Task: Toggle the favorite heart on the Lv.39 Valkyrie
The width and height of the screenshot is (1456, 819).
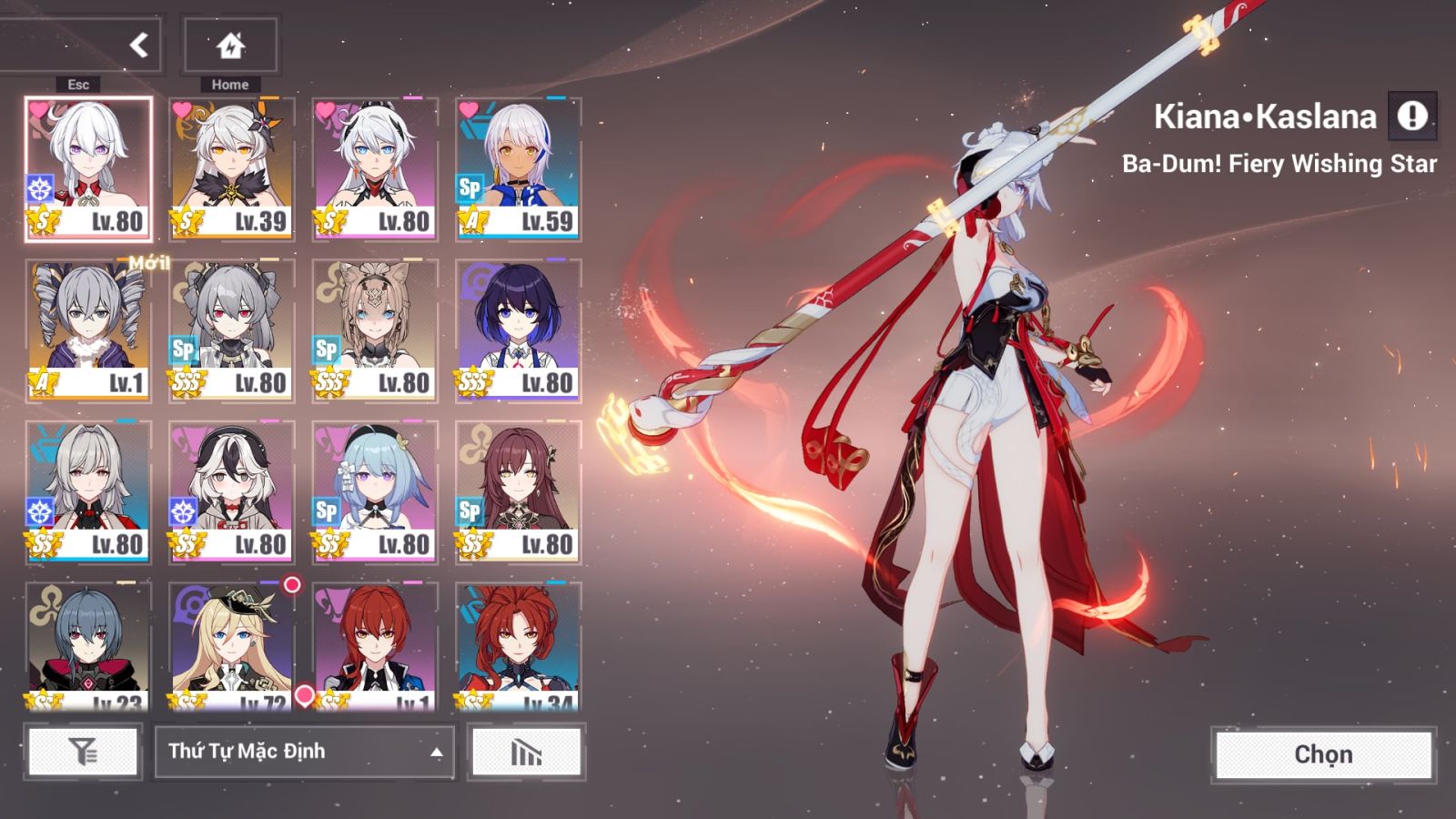Action: click(x=179, y=108)
